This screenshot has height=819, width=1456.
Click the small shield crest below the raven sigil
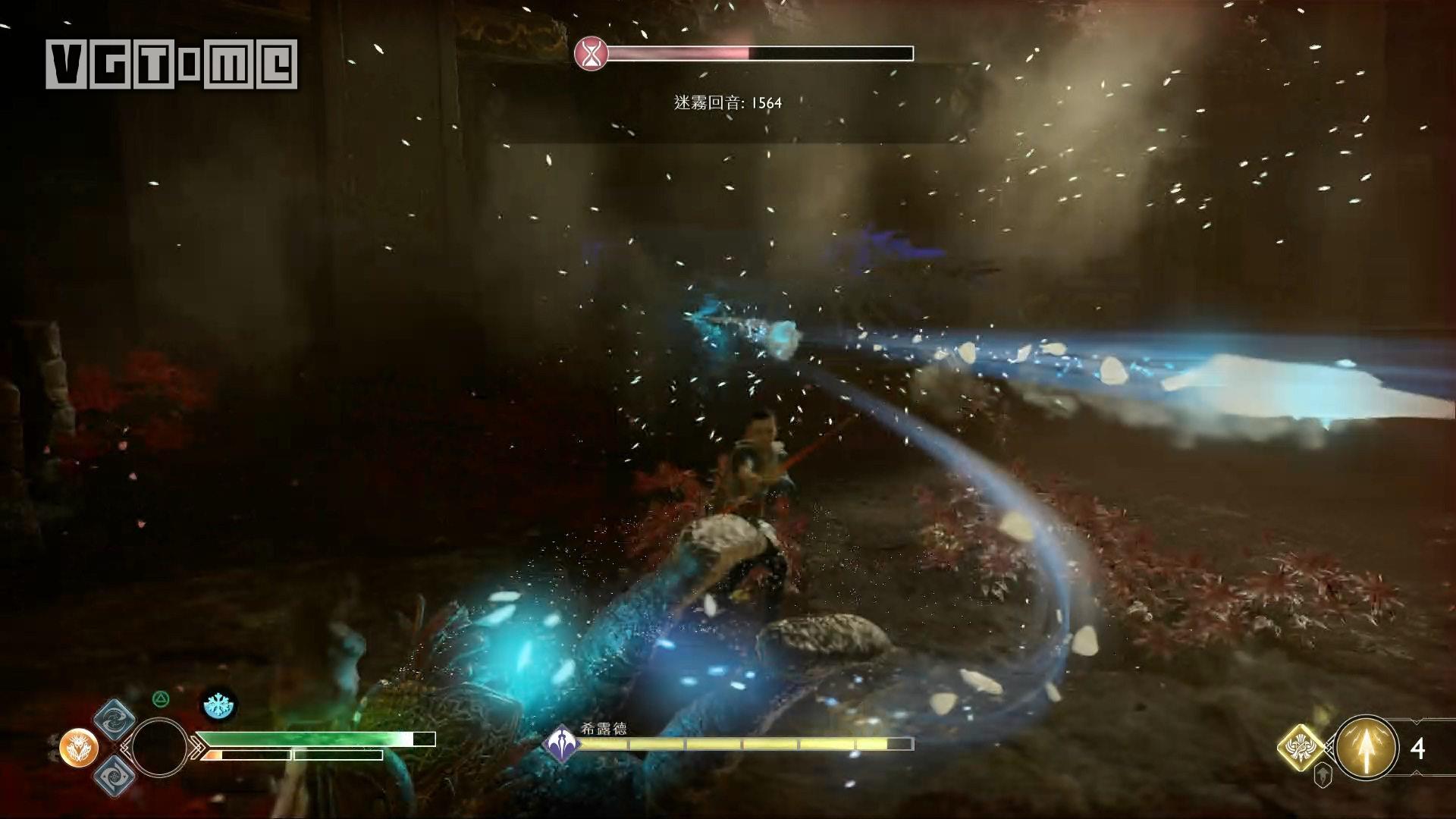click(x=1323, y=777)
